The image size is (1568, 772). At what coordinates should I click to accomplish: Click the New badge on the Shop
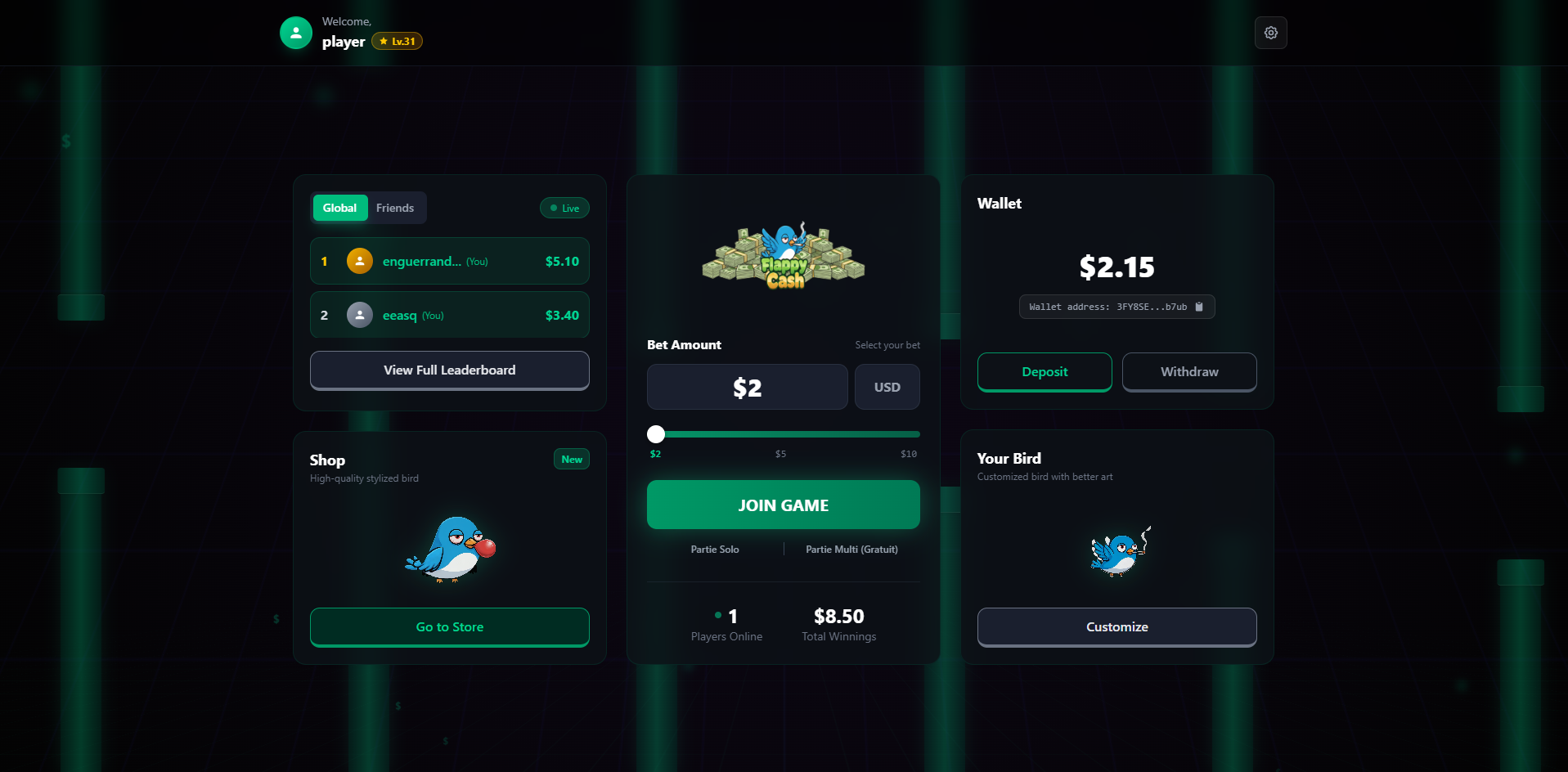click(571, 459)
